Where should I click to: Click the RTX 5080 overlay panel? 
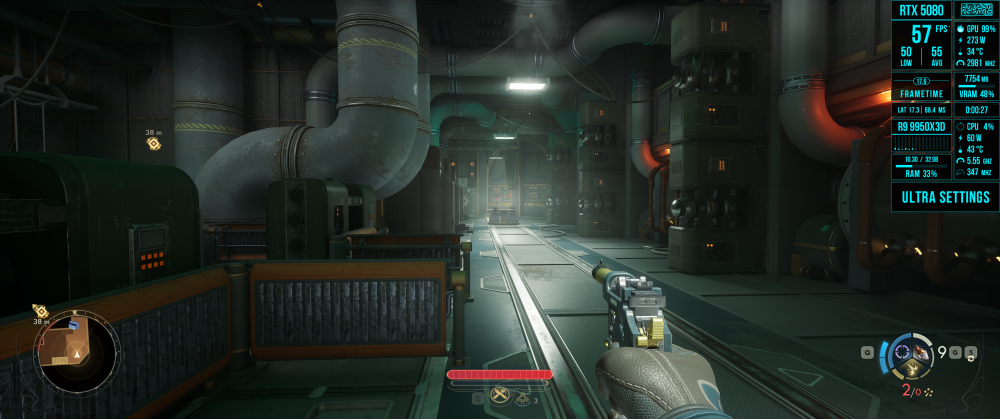point(920,11)
